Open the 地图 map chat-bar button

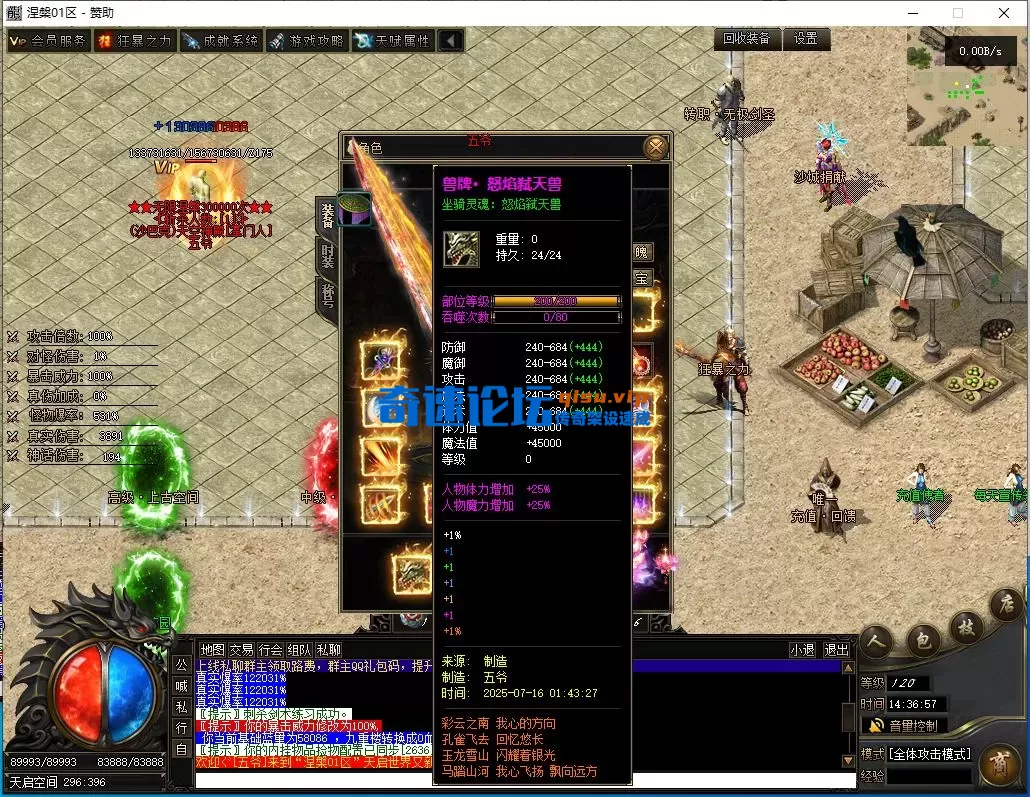[x=211, y=650]
